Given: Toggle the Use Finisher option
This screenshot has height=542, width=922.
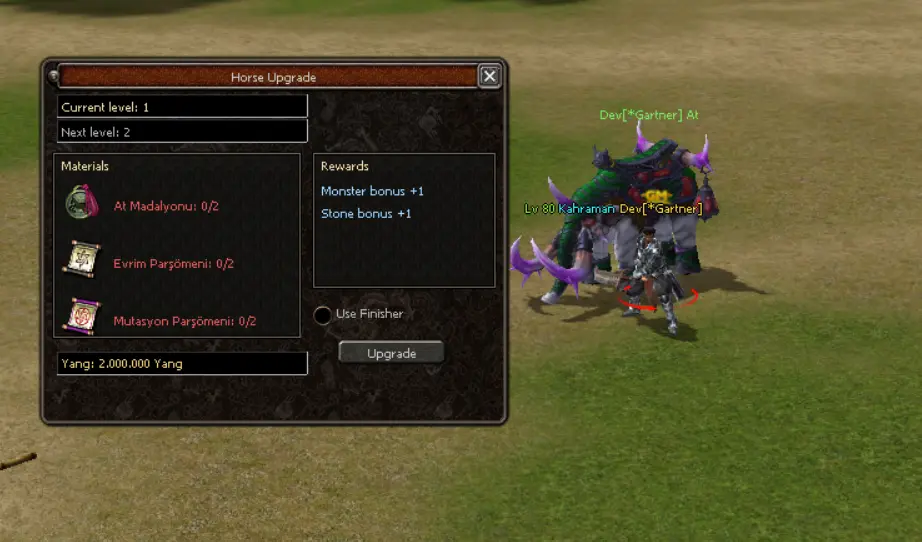Looking at the screenshot, I should [322, 315].
